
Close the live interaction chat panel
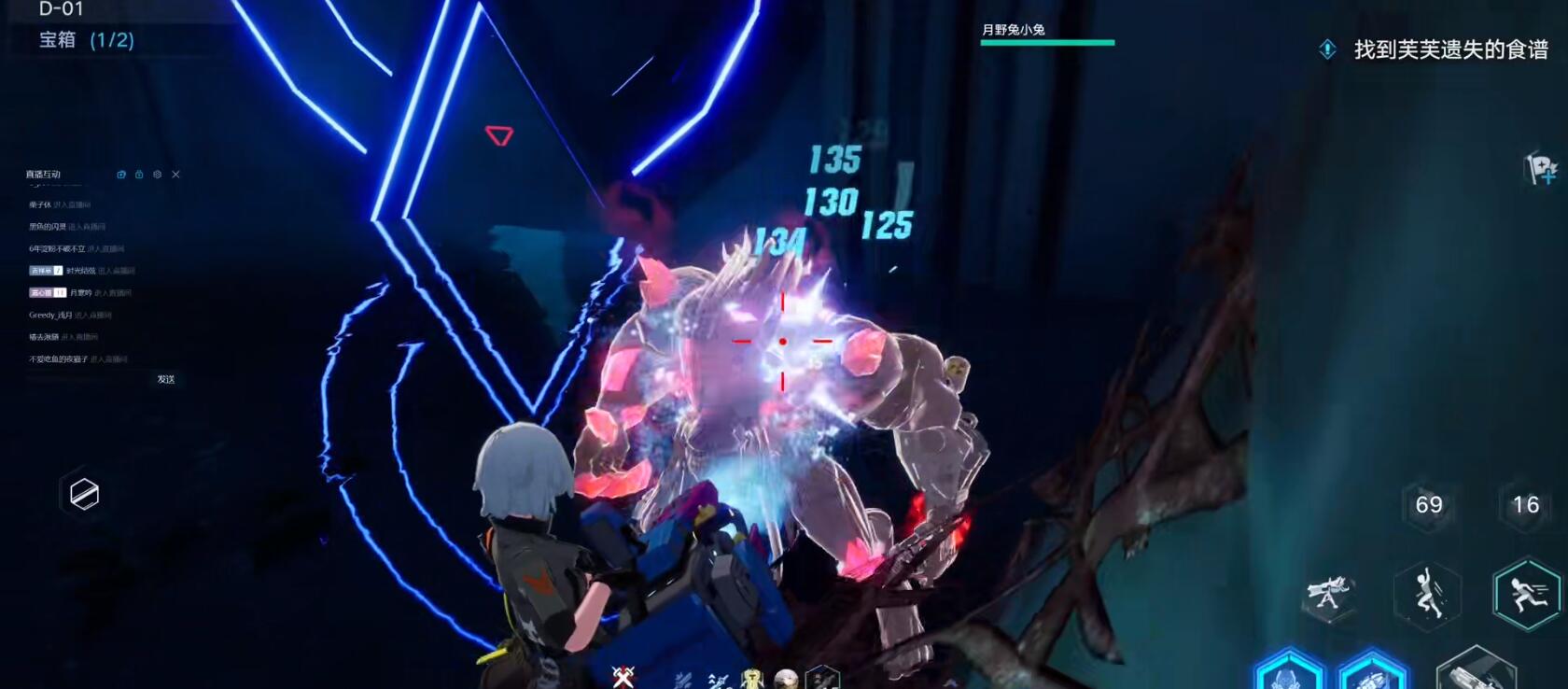pyautogui.click(x=175, y=175)
